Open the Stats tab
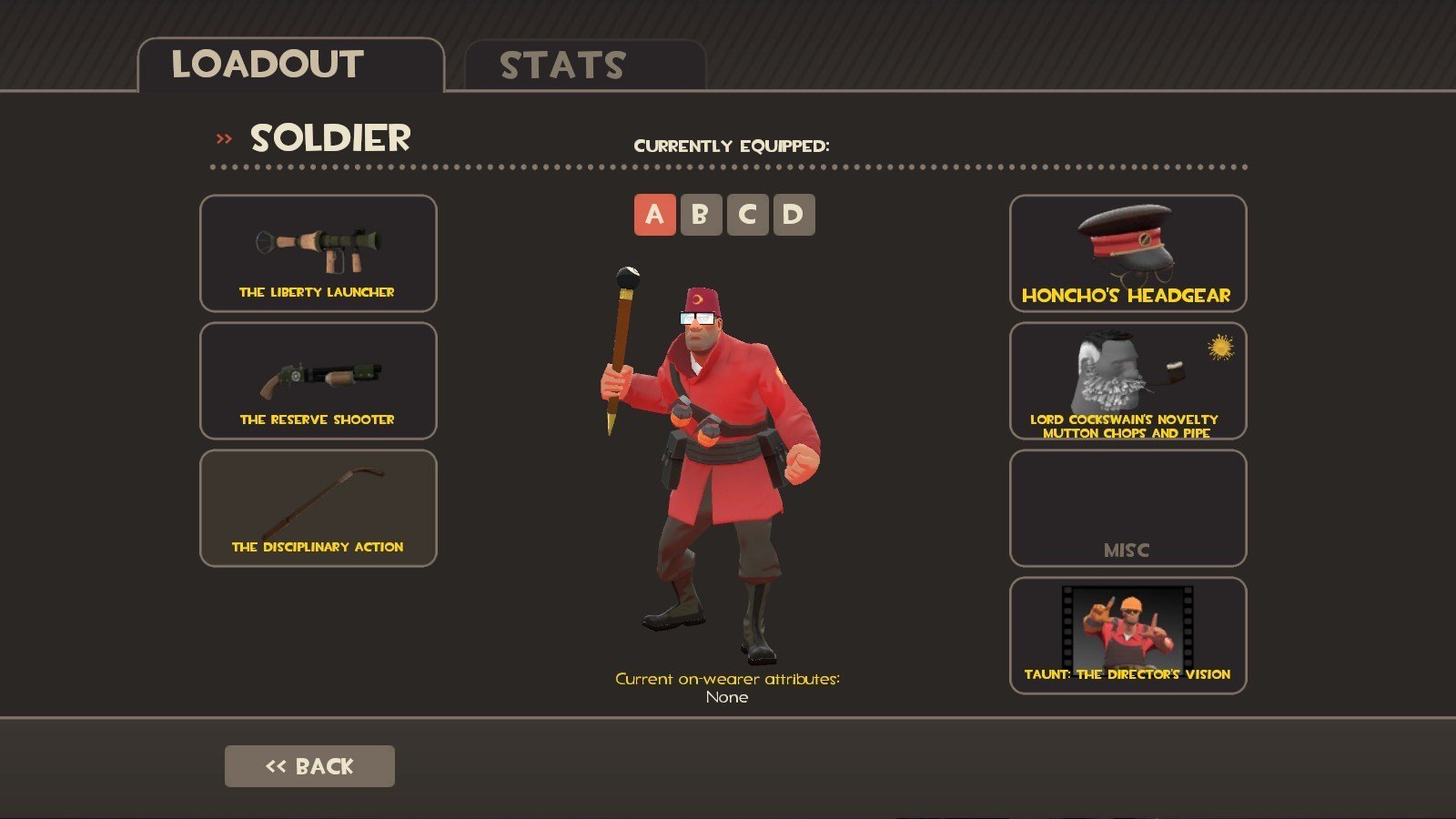 click(584, 66)
